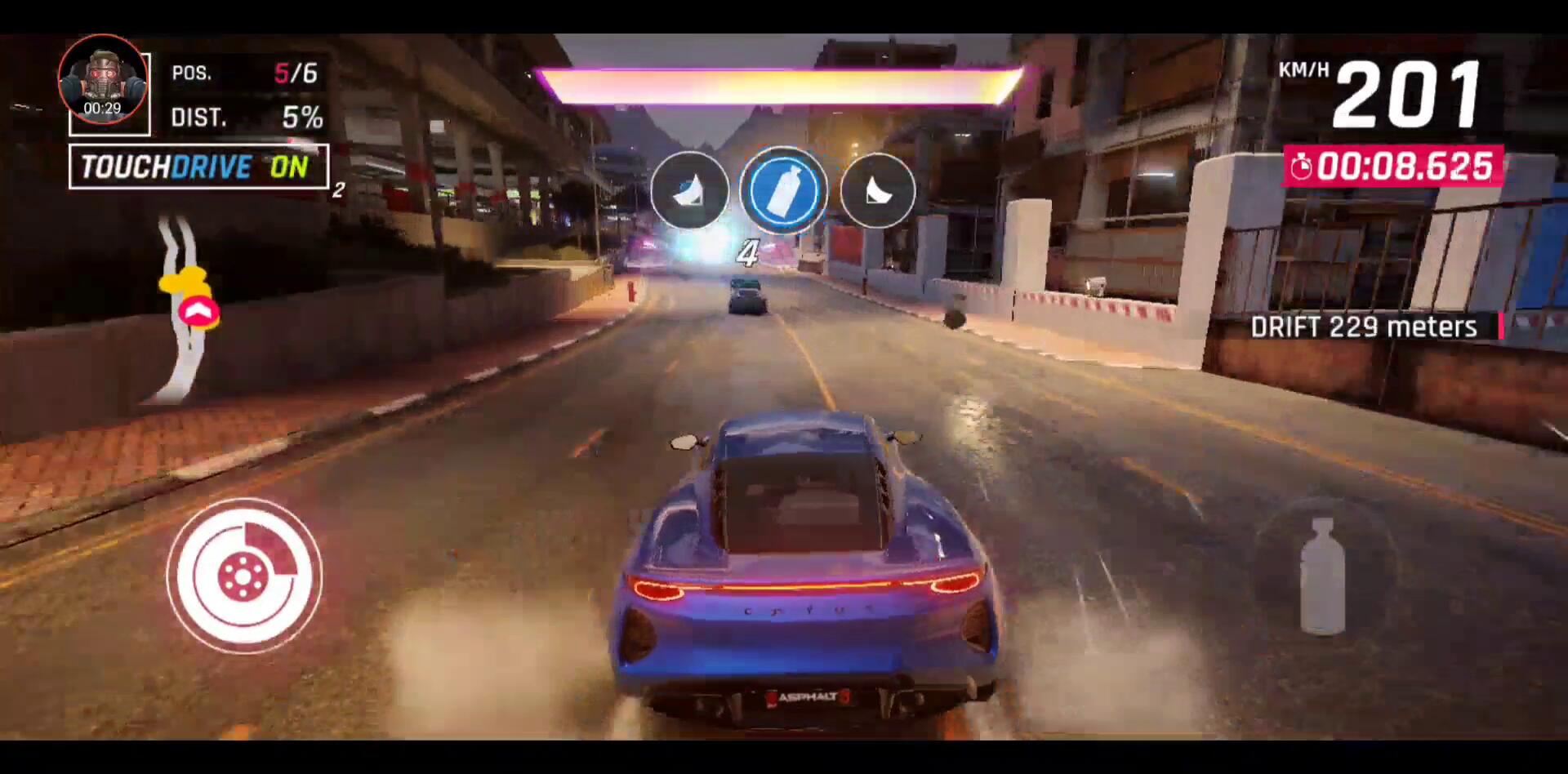Select the center nitro bottle route icon

pyautogui.click(x=782, y=190)
